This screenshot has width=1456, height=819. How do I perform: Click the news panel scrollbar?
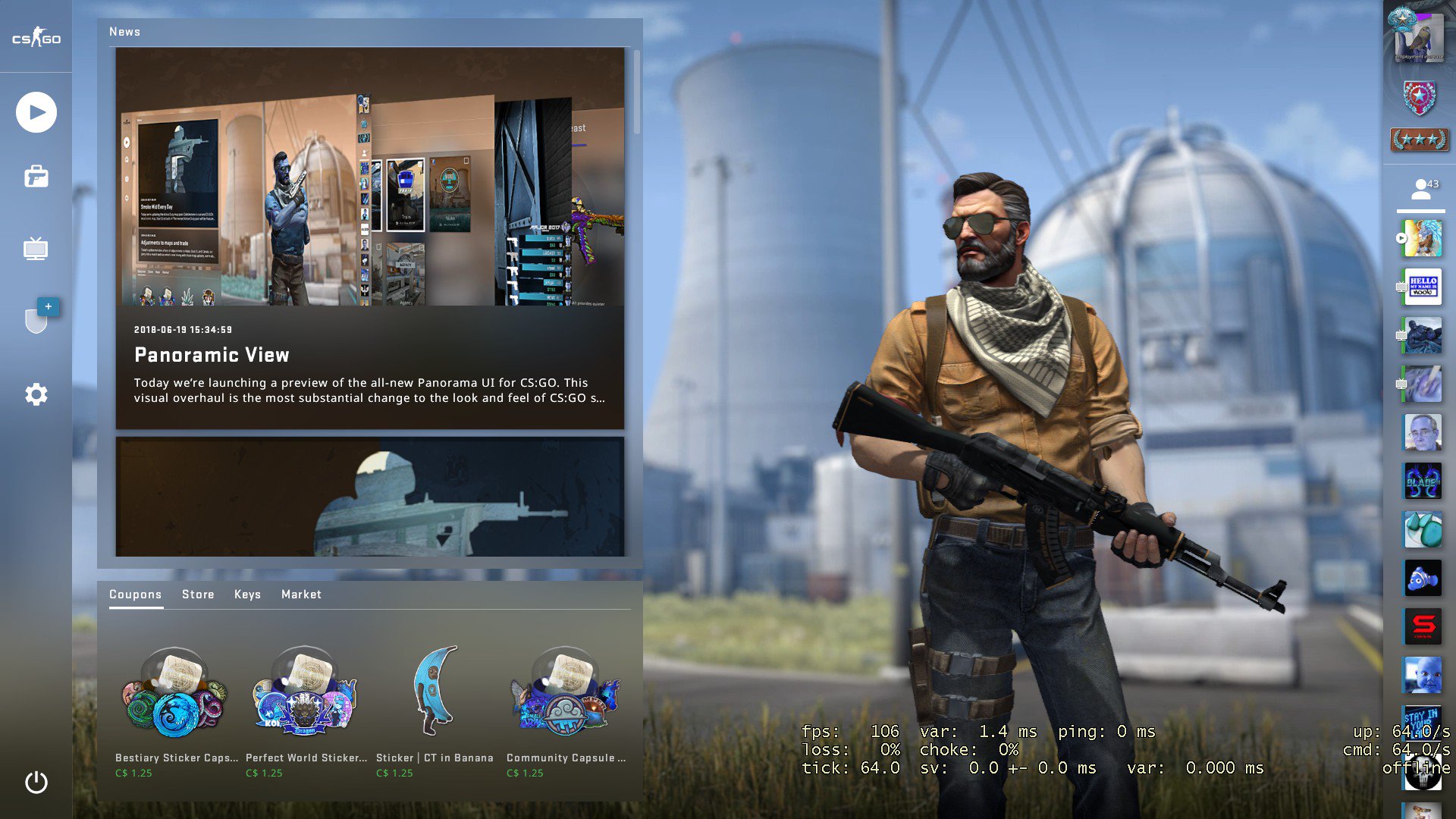pyautogui.click(x=635, y=91)
